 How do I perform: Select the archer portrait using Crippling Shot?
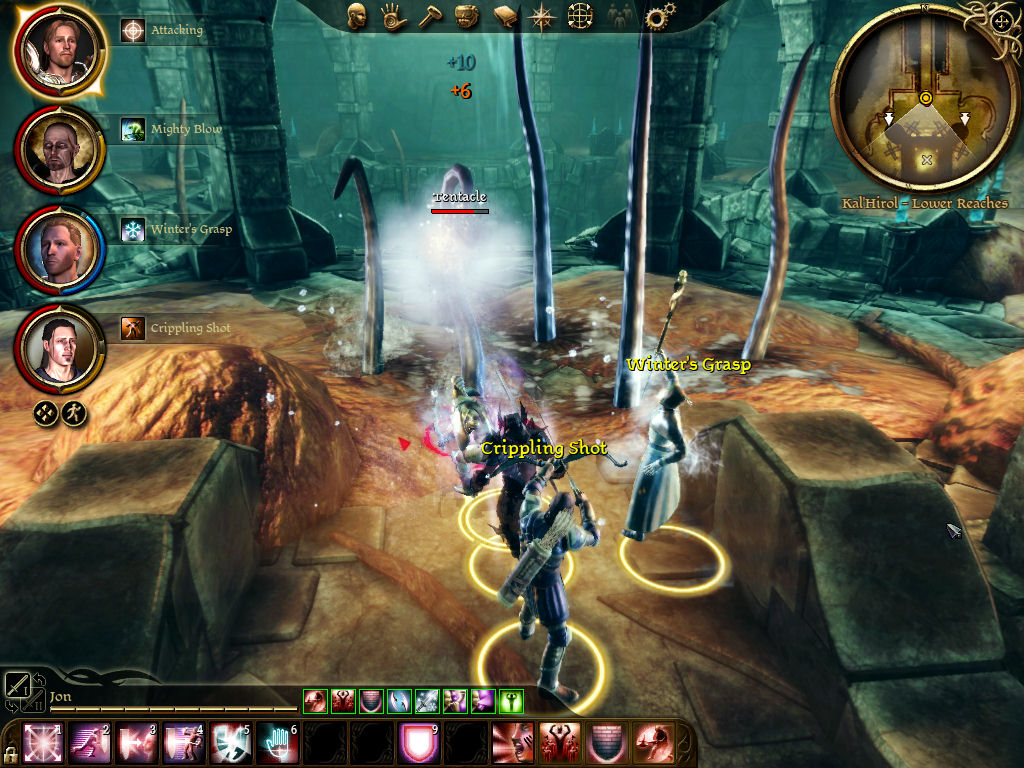click(x=60, y=347)
